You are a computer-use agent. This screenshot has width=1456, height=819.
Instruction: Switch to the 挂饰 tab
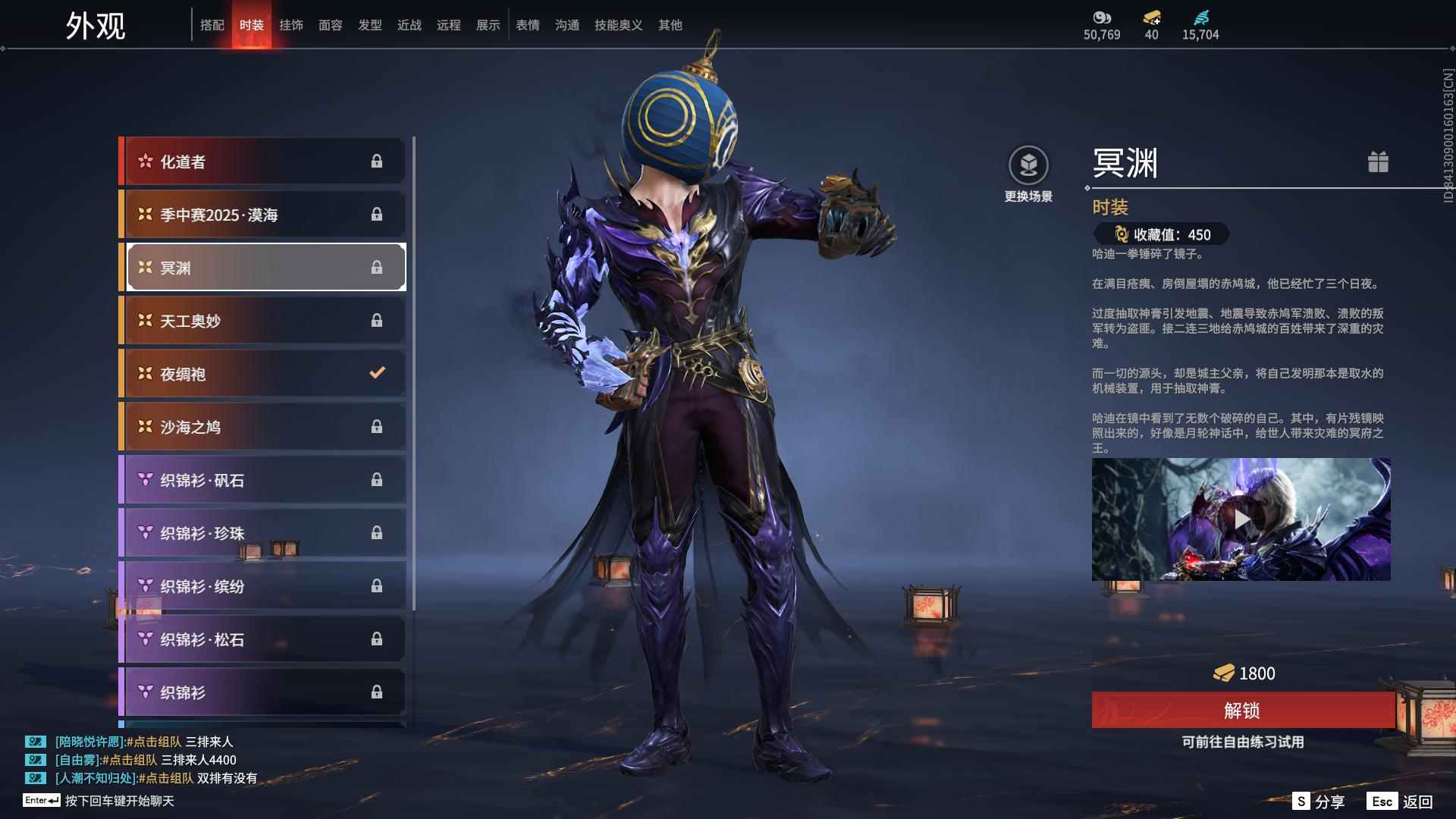point(291,24)
